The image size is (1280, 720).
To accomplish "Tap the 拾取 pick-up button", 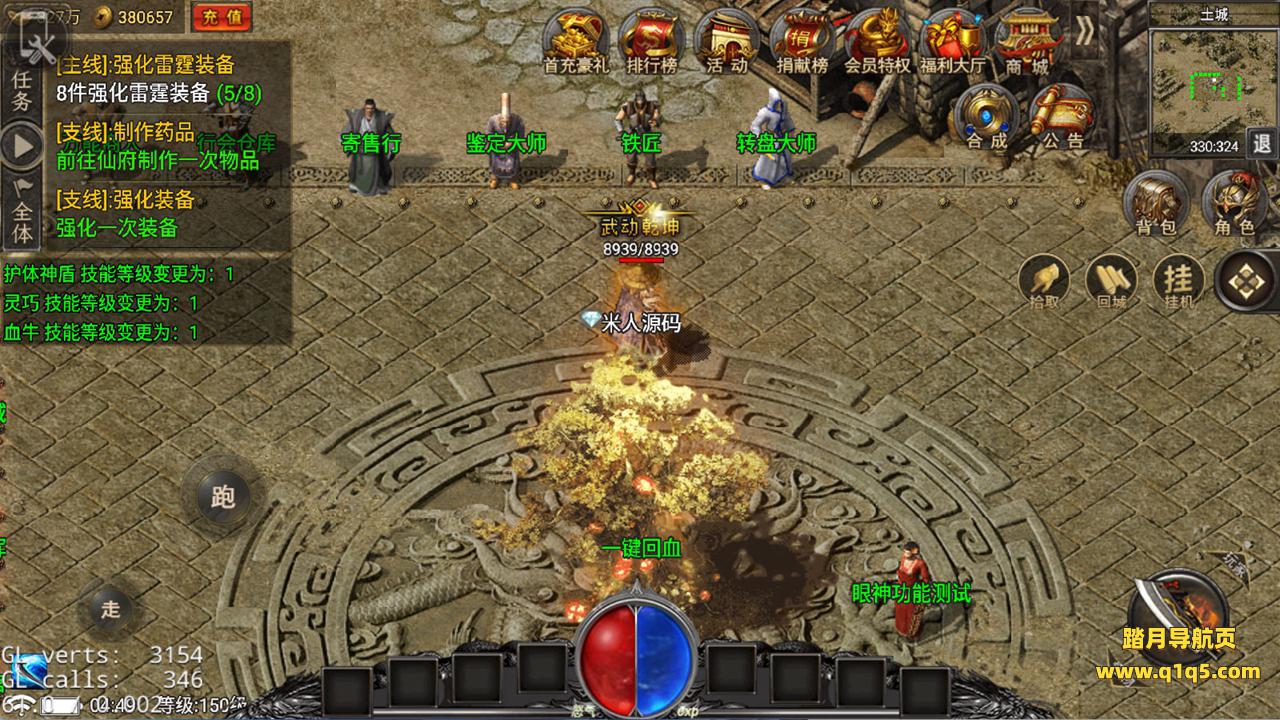I will click(x=1044, y=281).
